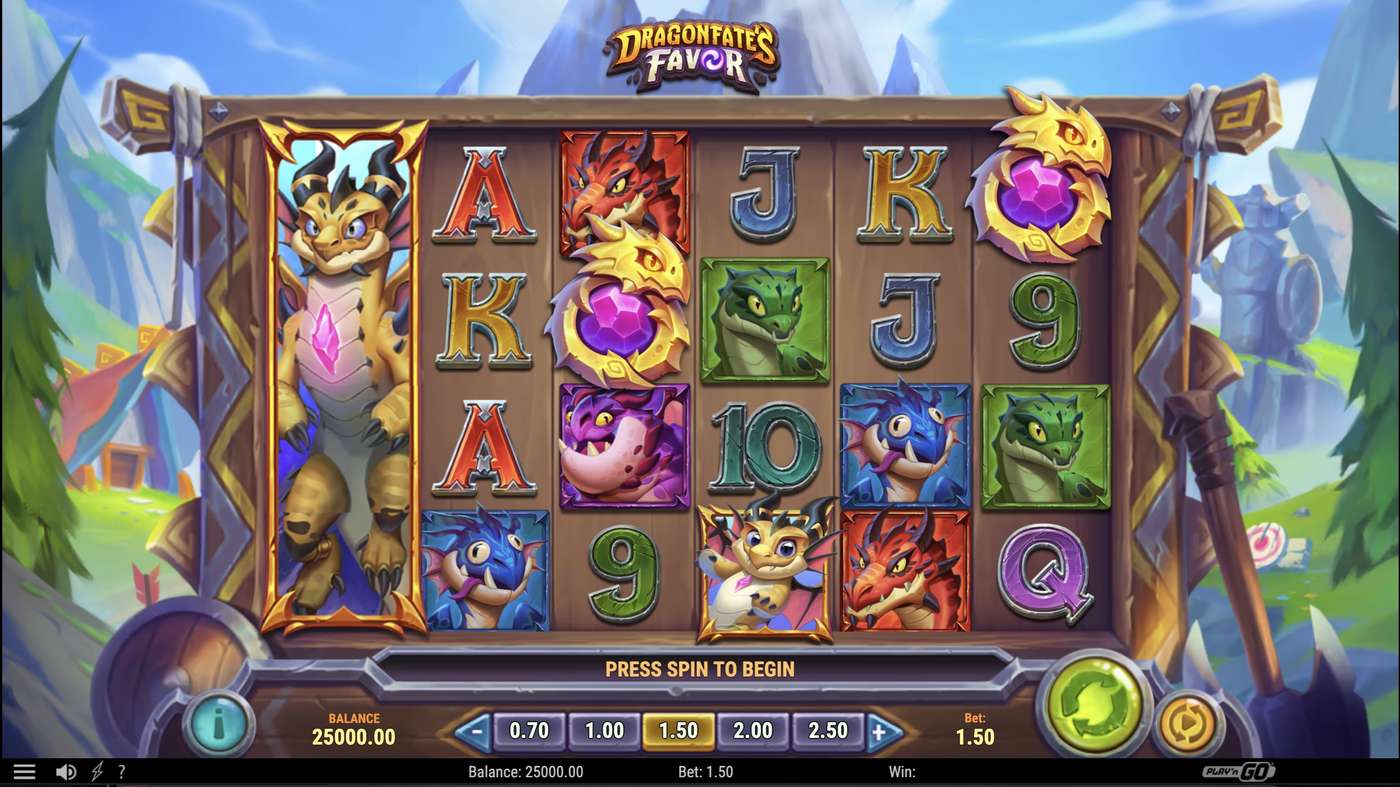Mute game sounds with the speaker icon
Screen dimensions: 1400x787
64,771
